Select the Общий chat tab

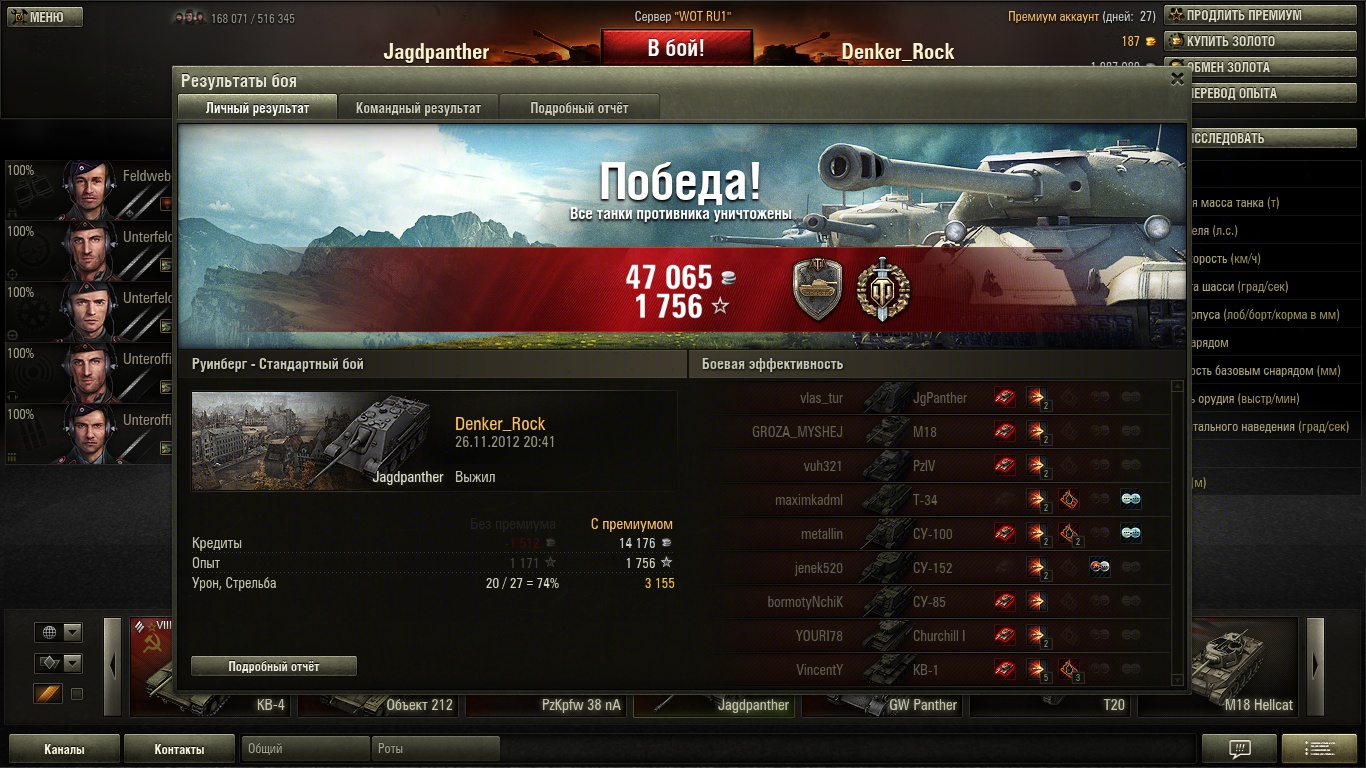pos(305,749)
